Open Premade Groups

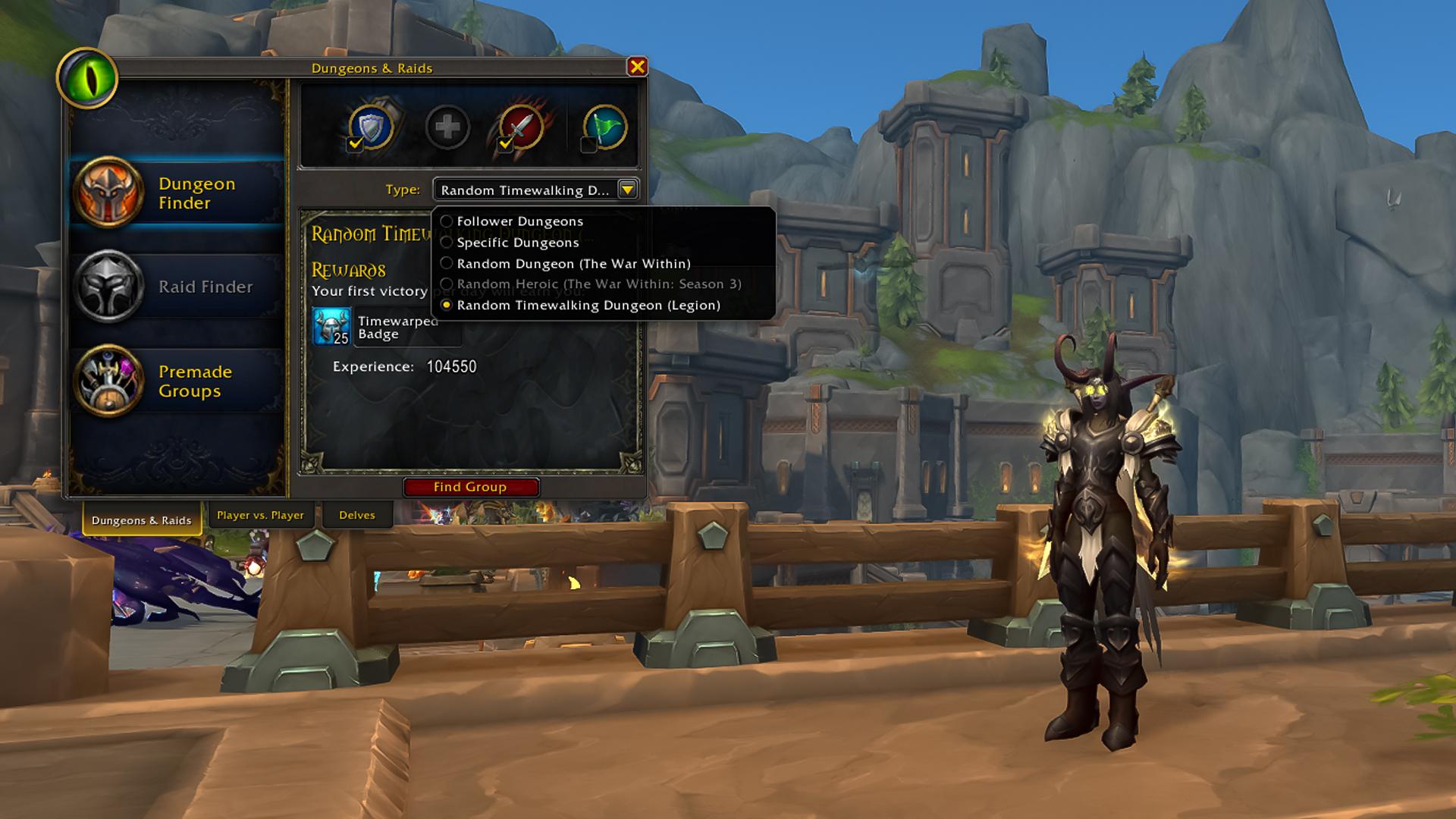point(176,381)
